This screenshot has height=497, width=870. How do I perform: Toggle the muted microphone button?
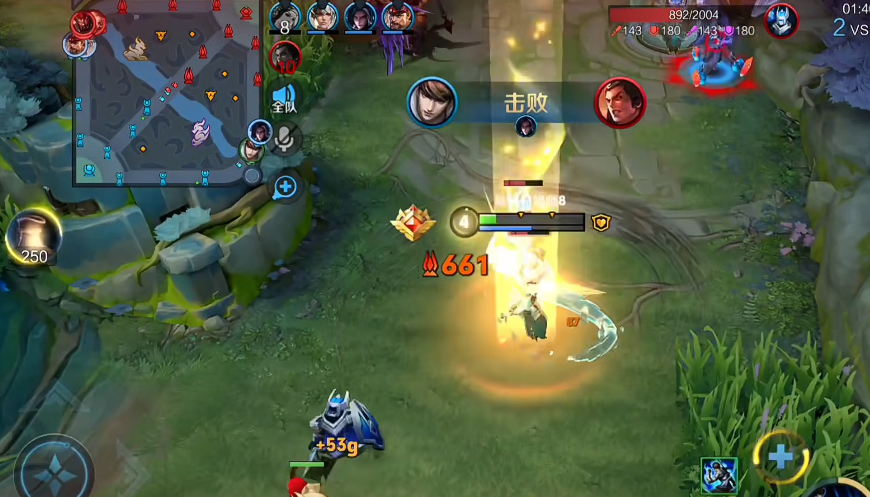click(287, 140)
